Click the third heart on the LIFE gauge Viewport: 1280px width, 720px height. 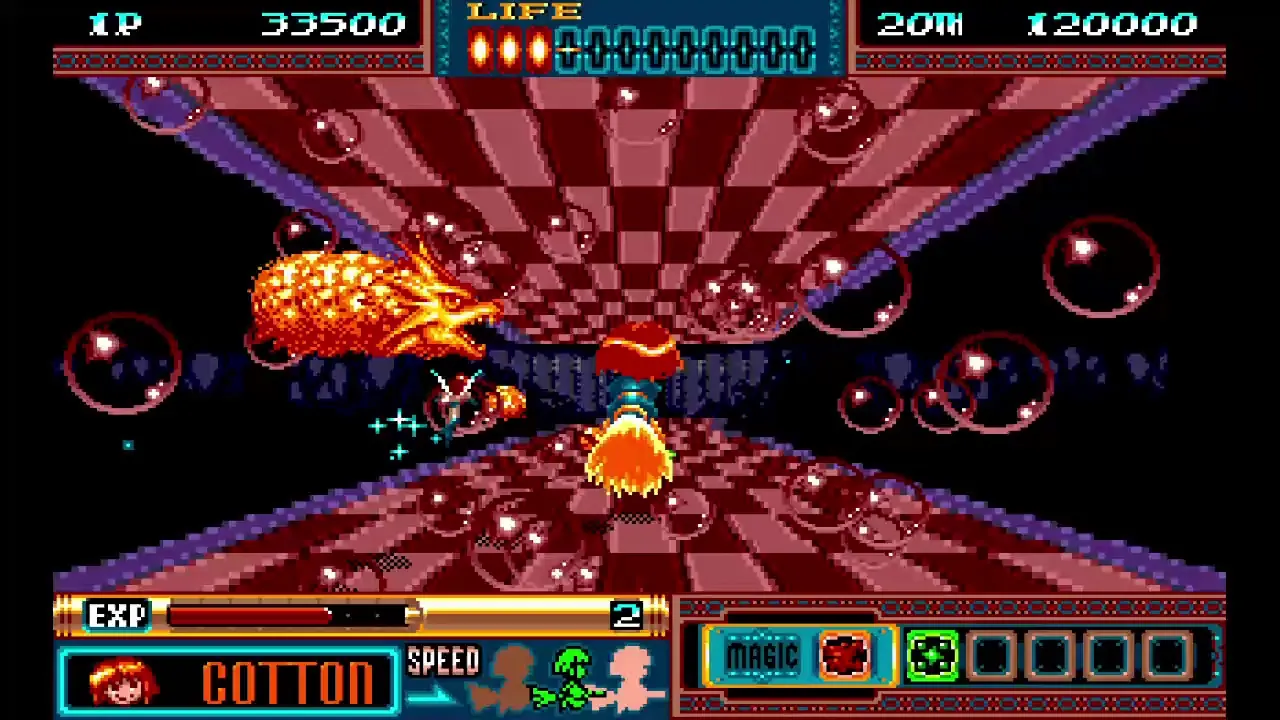(x=538, y=45)
